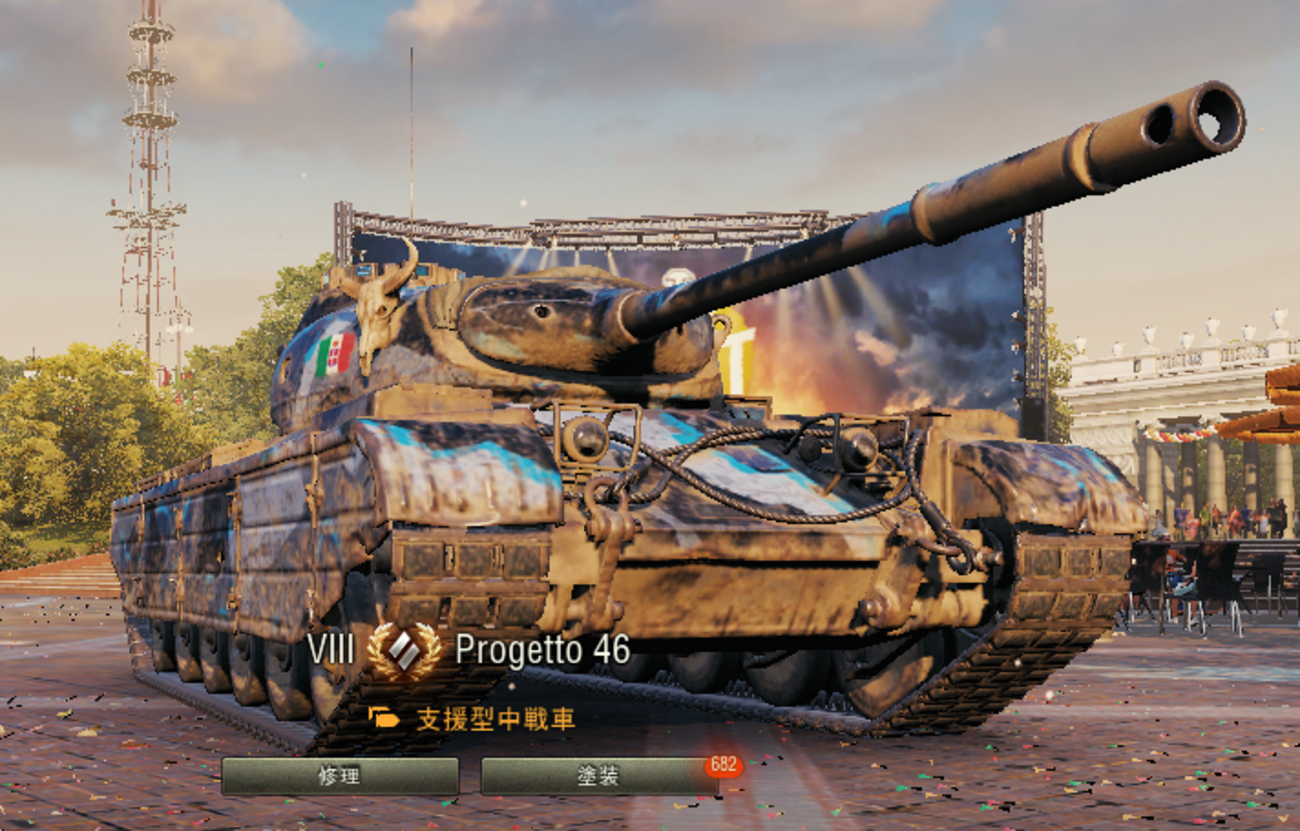
Task: Open the 塗装 customization button
Action: click(598, 776)
